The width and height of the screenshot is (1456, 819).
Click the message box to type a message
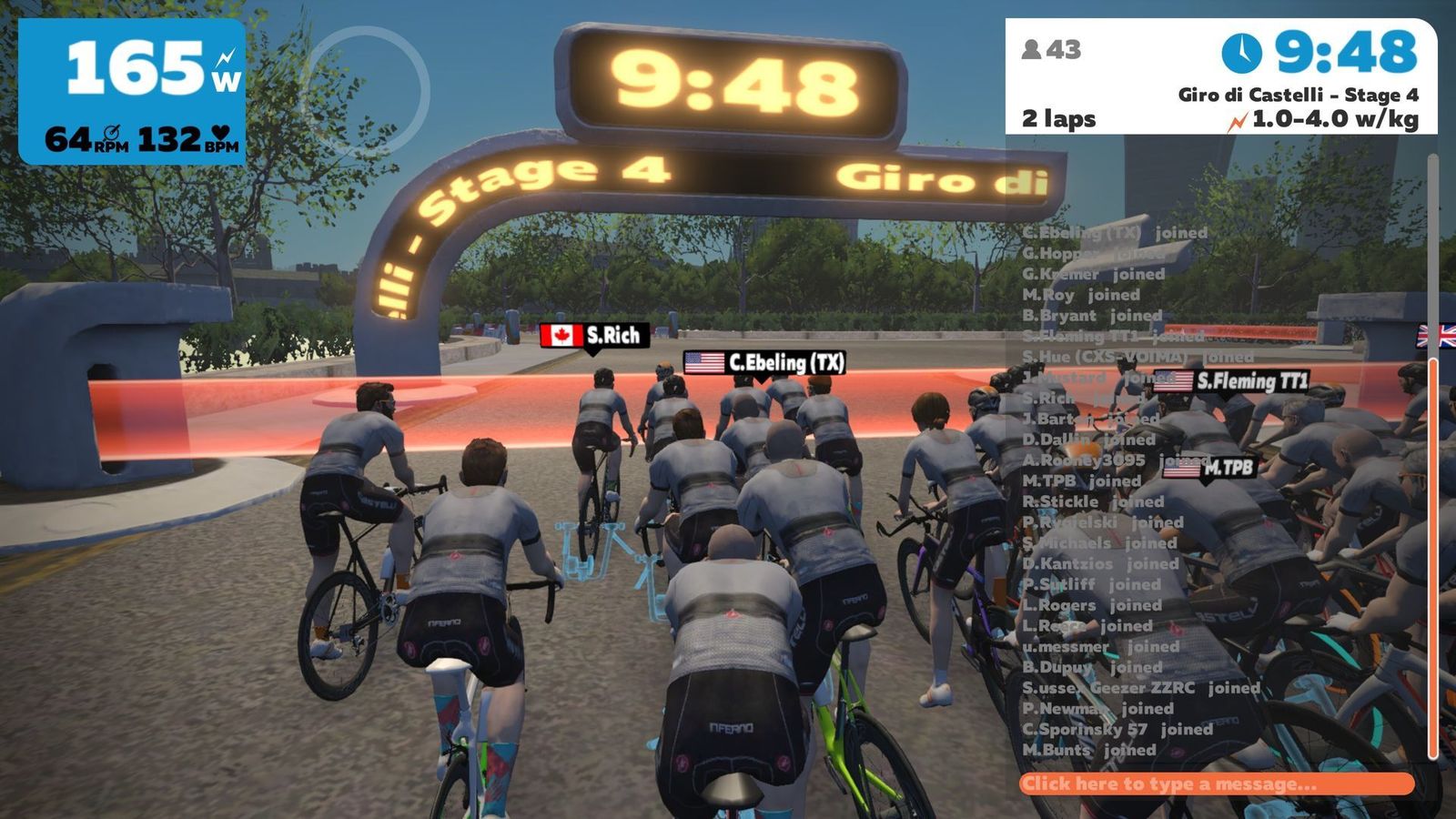[x=1216, y=784]
